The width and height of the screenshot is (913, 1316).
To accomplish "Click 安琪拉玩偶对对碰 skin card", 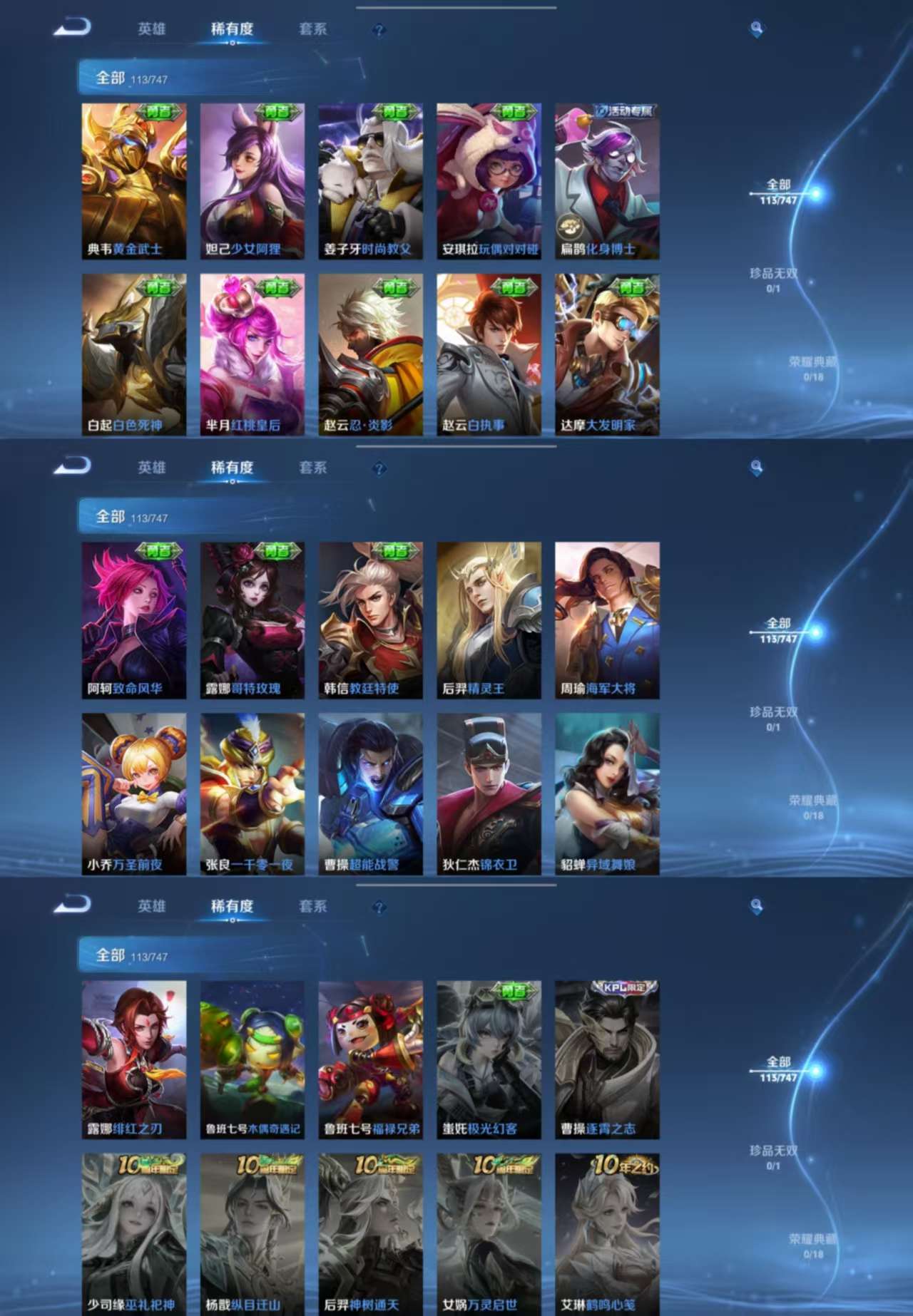I will [489, 181].
